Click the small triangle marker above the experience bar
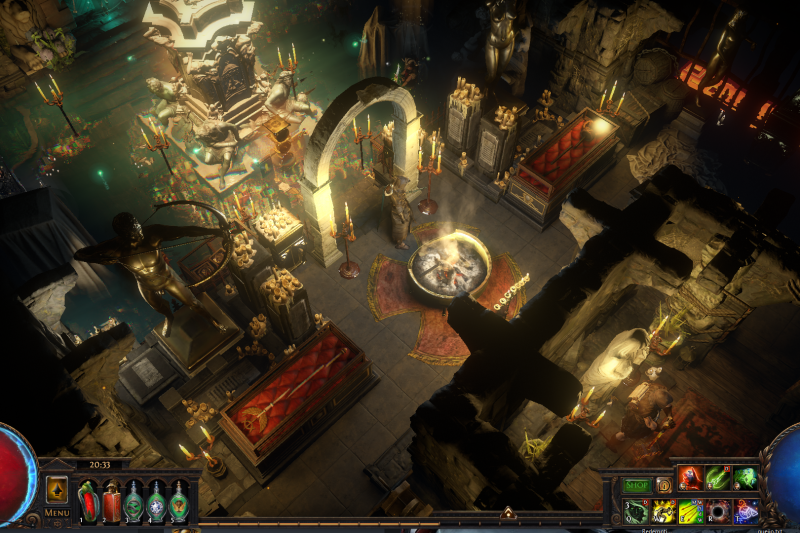Screen dimensions: 800x533 [507, 513]
